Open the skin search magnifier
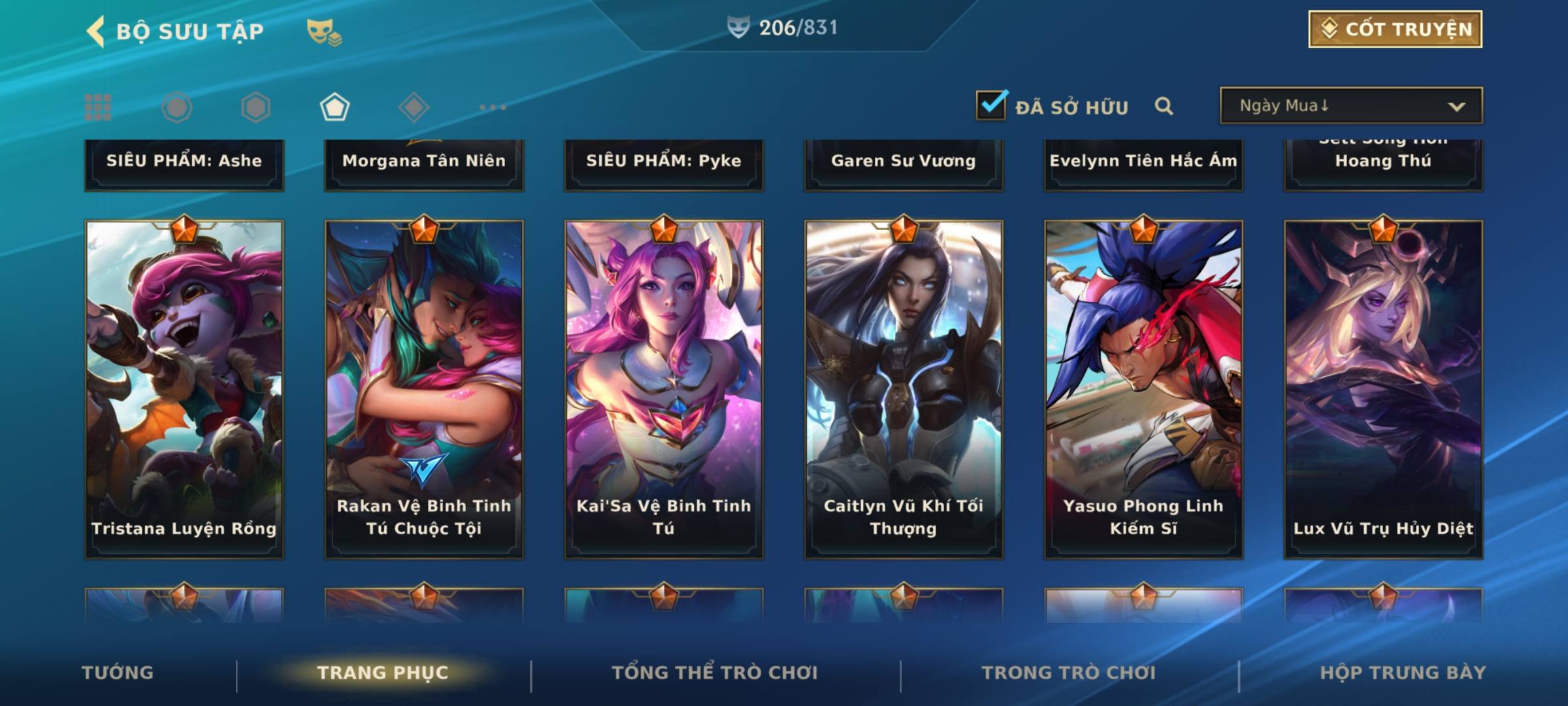 1164,106
